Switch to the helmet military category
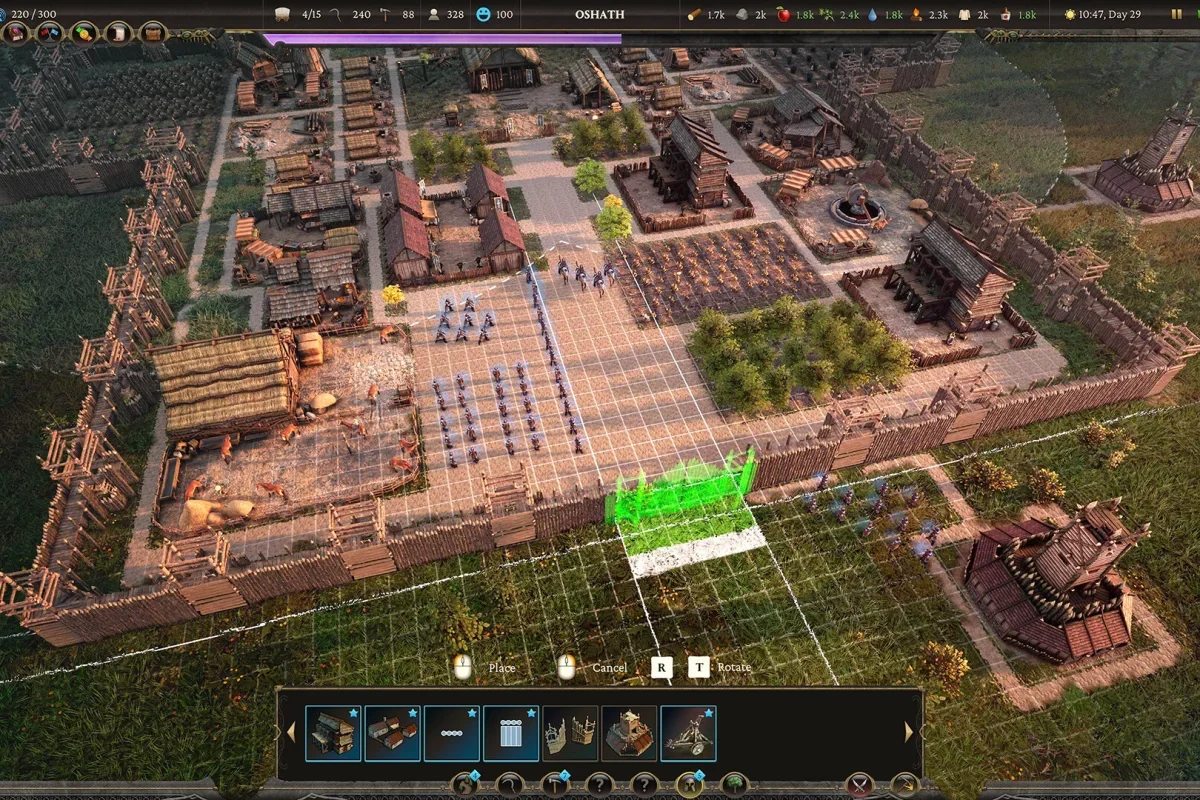Viewport: 1200px width, 800px height. 688,784
